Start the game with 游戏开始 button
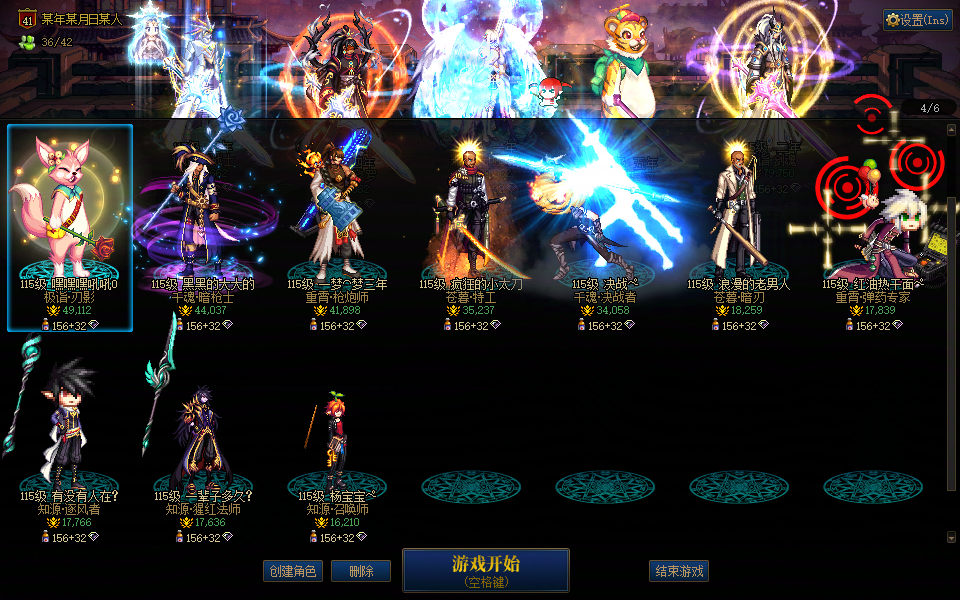The image size is (960, 600). click(x=486, y=570)
